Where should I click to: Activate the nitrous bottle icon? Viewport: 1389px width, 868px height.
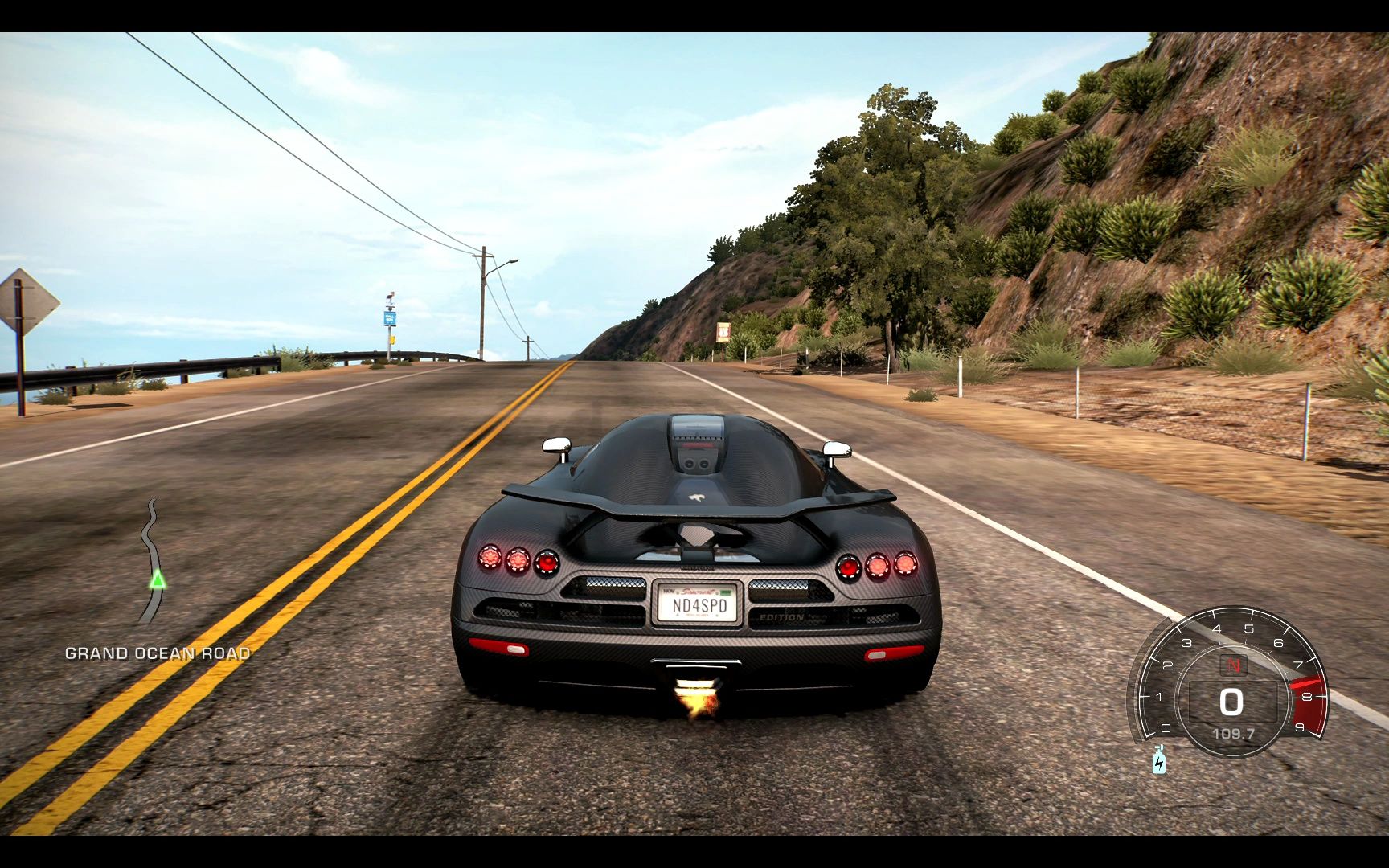(1158, 759)
